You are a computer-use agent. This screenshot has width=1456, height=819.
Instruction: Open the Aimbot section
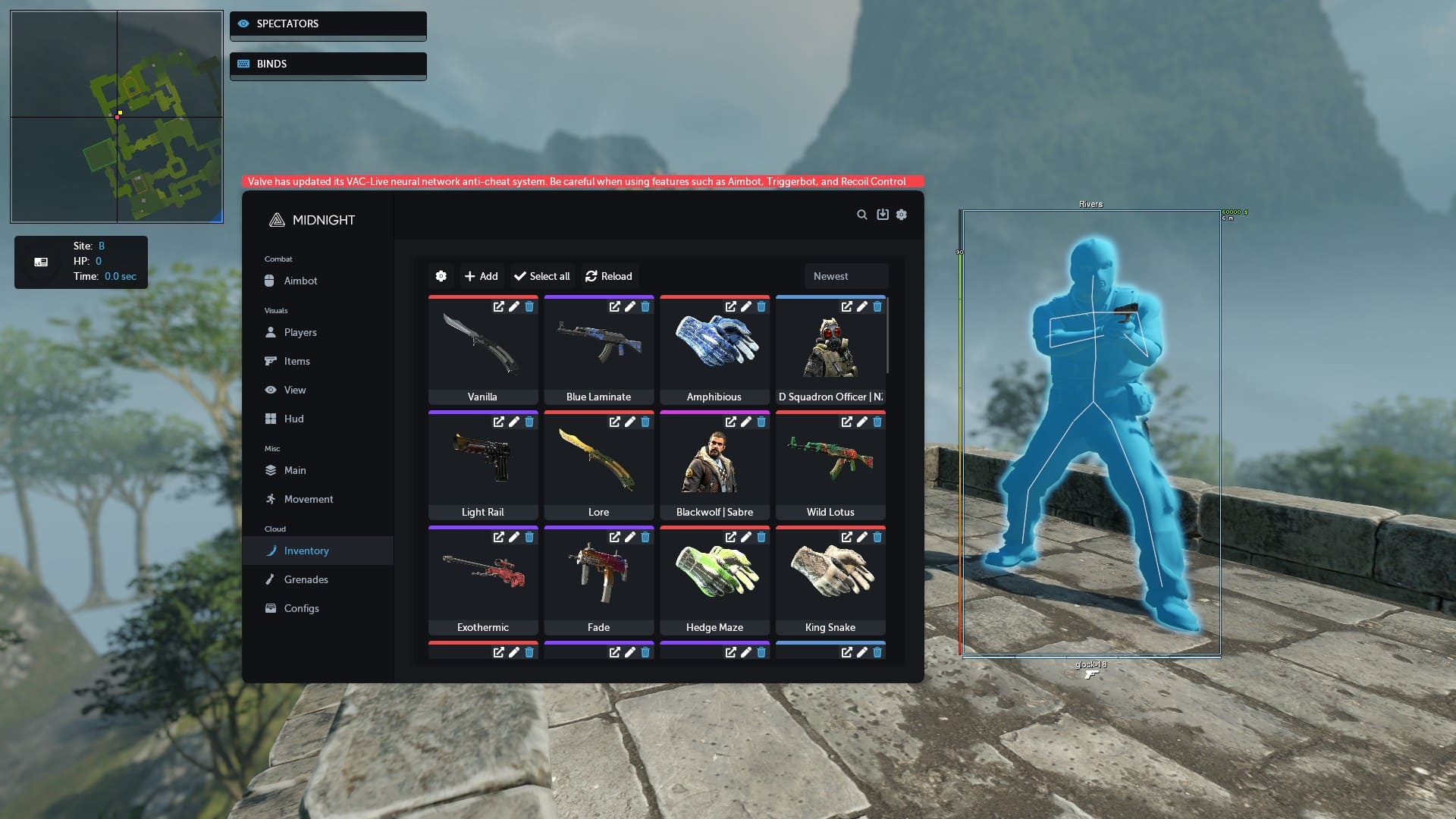pos(300,281)
